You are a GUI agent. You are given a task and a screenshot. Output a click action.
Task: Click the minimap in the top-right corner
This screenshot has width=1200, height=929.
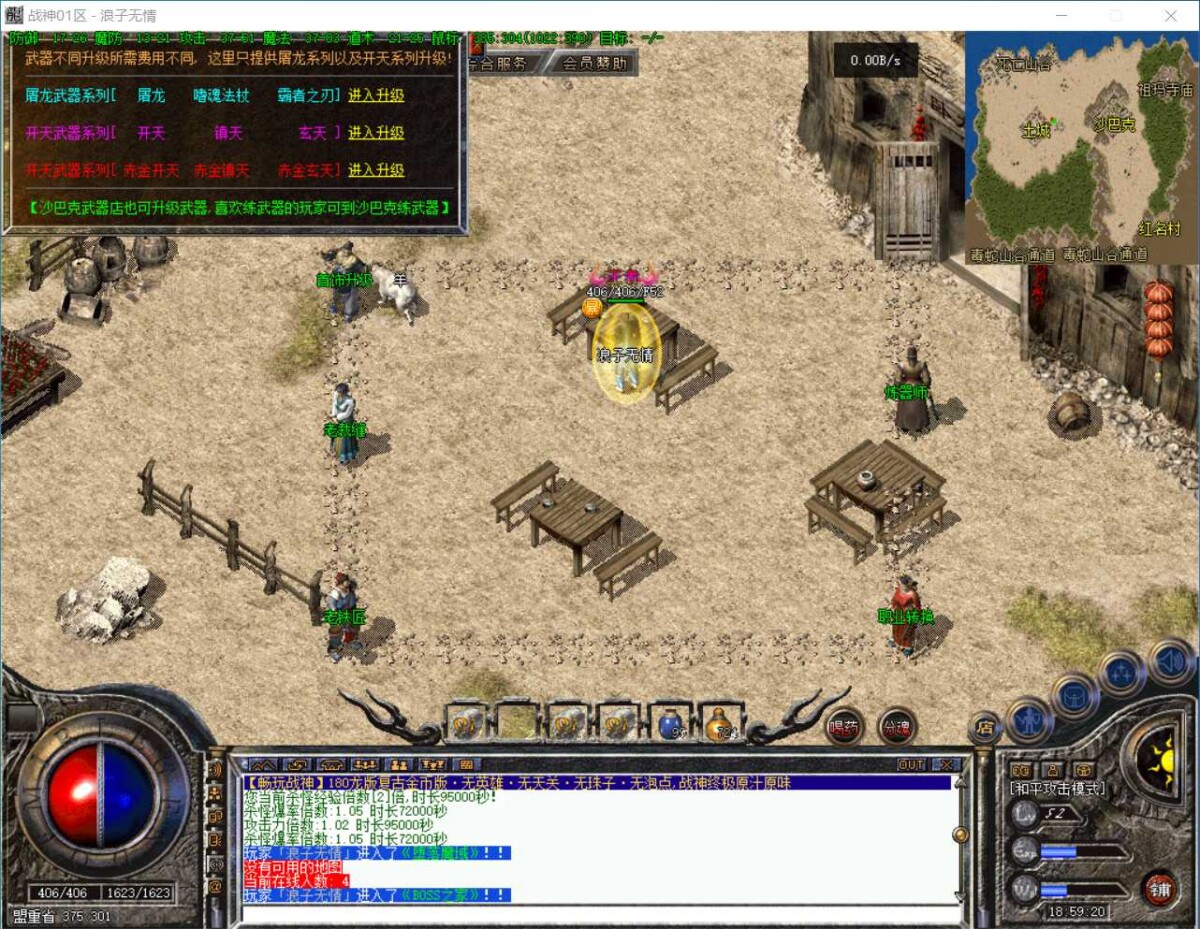(1081, 147)
